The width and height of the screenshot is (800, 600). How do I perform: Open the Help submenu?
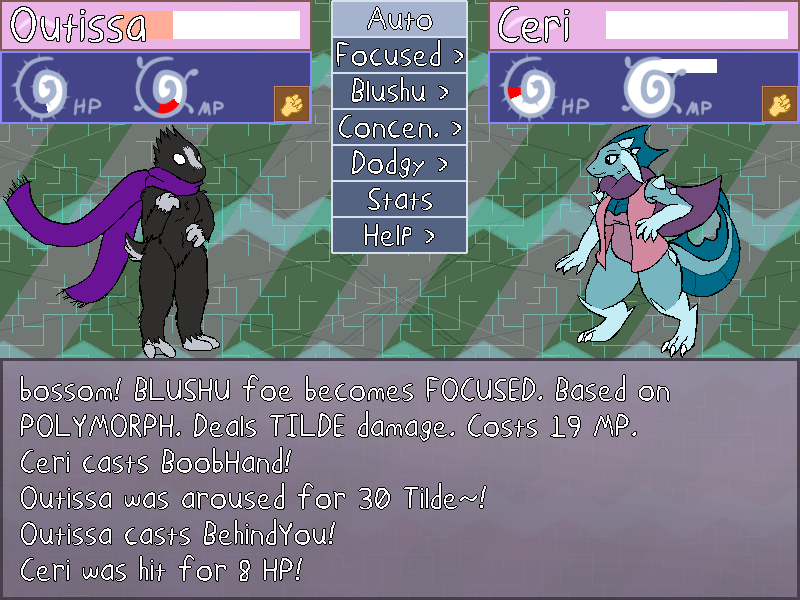click(x=399, y=235)
